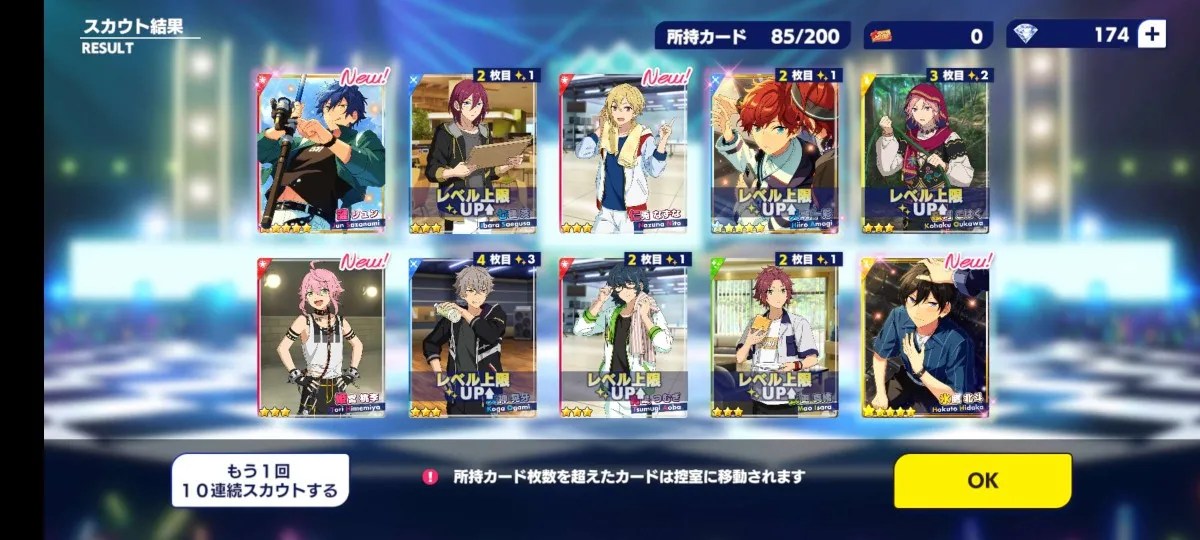Select the Ibara Saegusa card
Image resolution: width=1200 pixels, height=540 pixels.
[x=473, y=152]
